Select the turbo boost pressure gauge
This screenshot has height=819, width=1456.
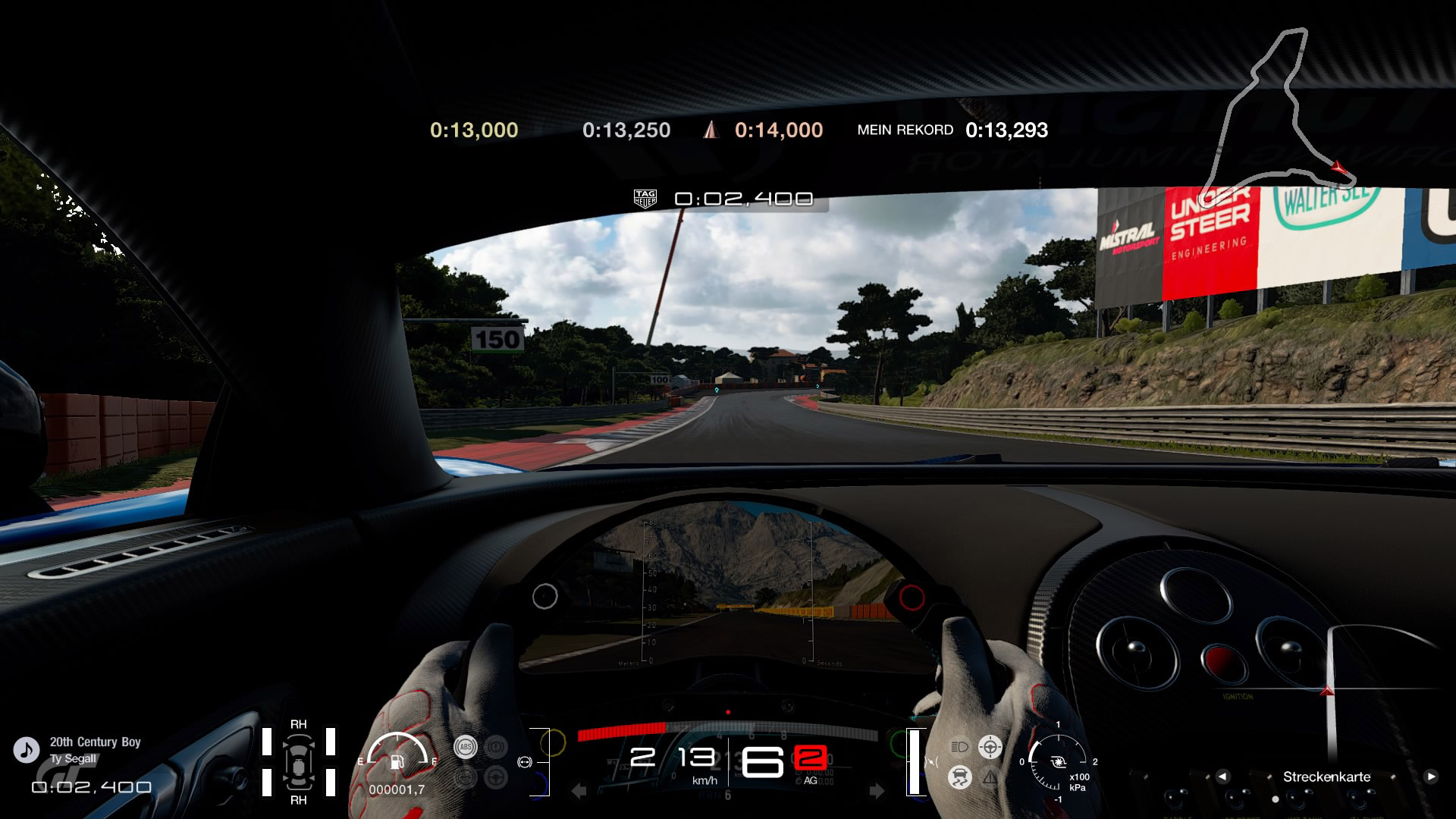click(x=1059, y=762)
